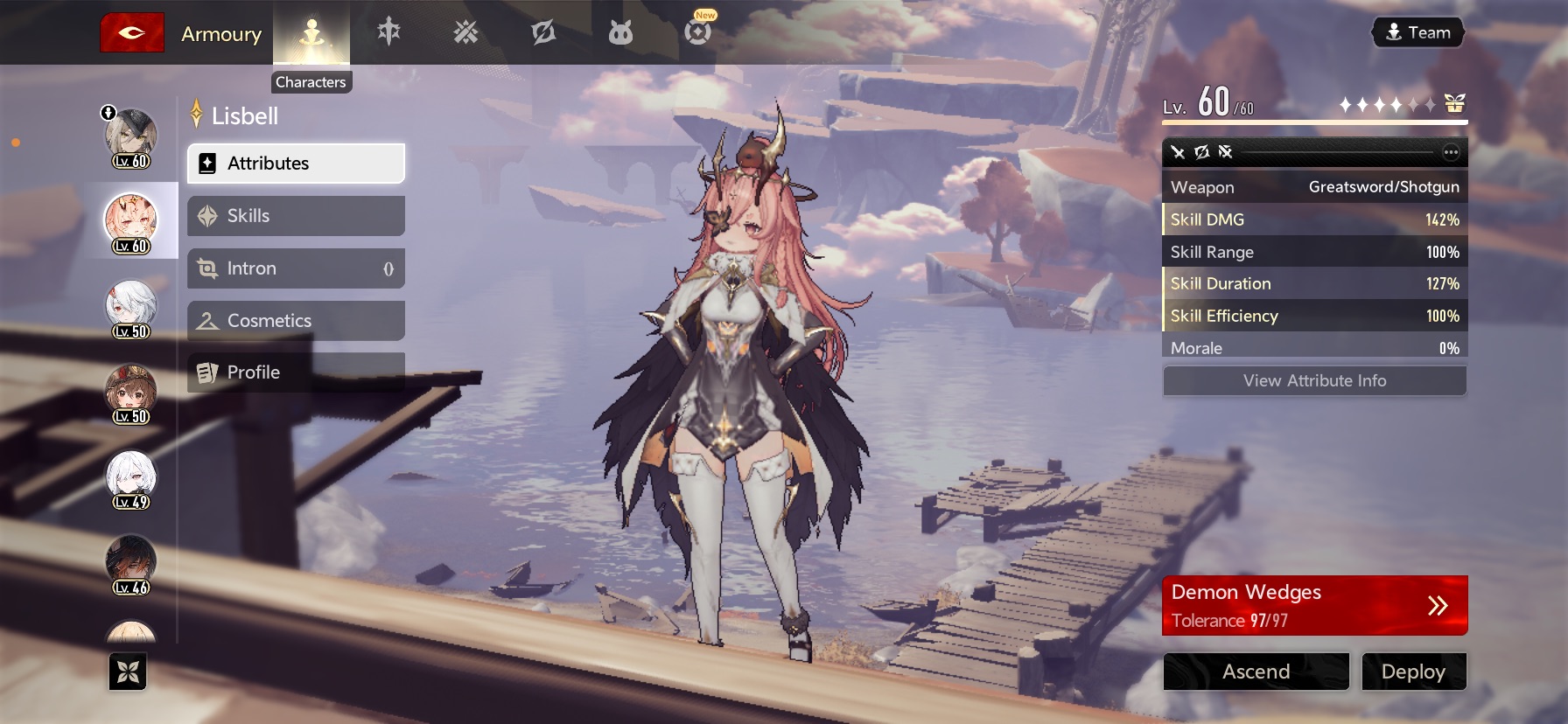
Task: Open the Demon Wedges panel
Action: click(x=1314, y=605)
